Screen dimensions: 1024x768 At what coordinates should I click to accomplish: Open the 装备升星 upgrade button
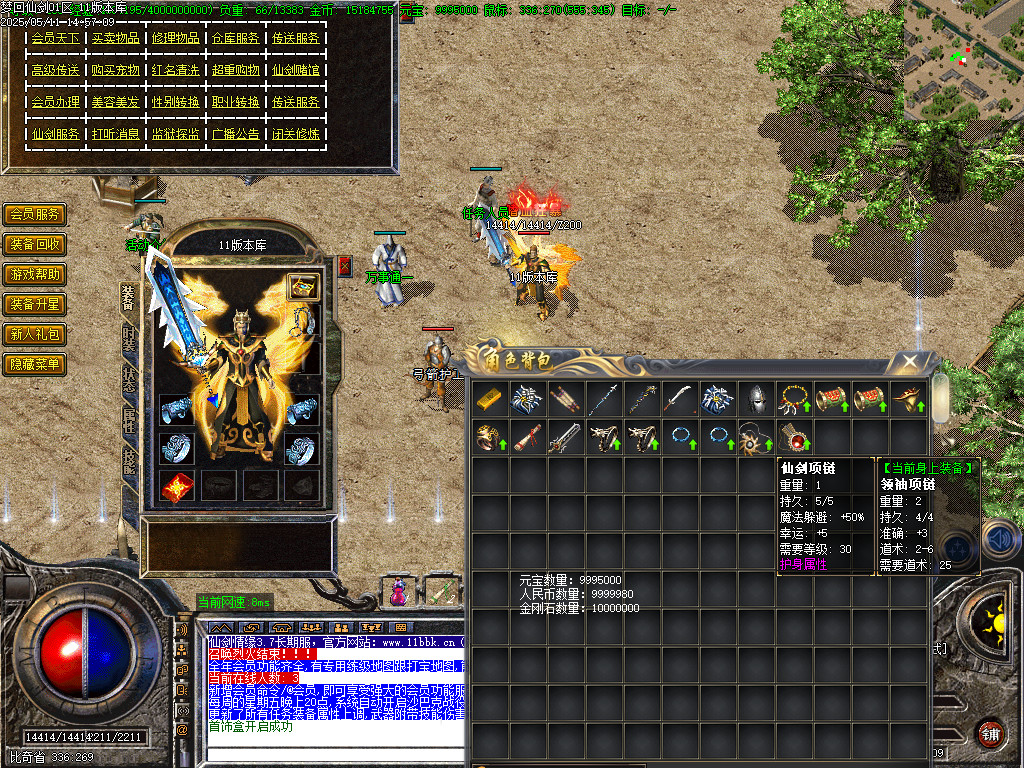[x=35, y=305]
